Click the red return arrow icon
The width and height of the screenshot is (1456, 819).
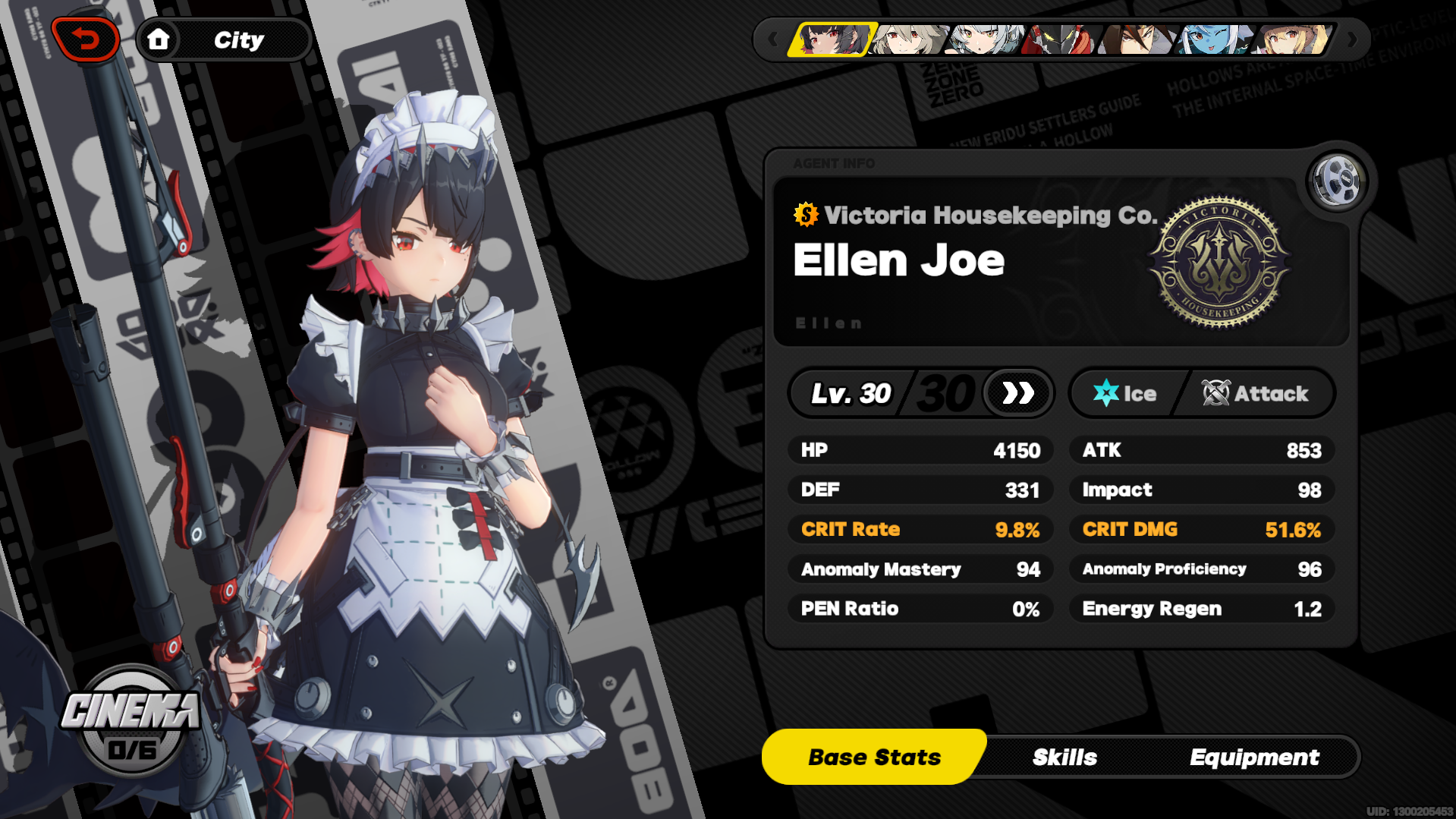pos(86,39)
